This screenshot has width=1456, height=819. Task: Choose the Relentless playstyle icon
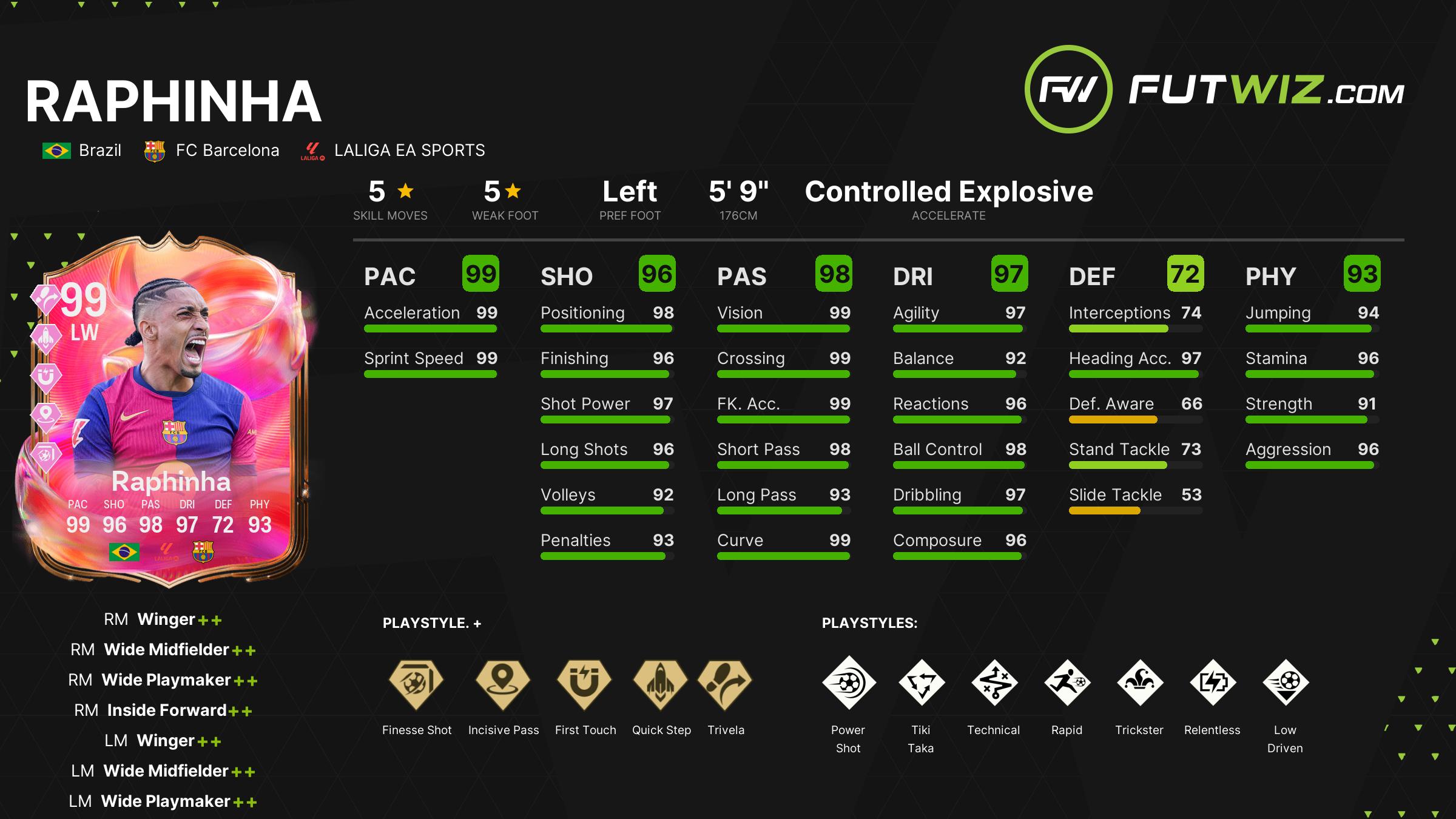point(1212,682)
